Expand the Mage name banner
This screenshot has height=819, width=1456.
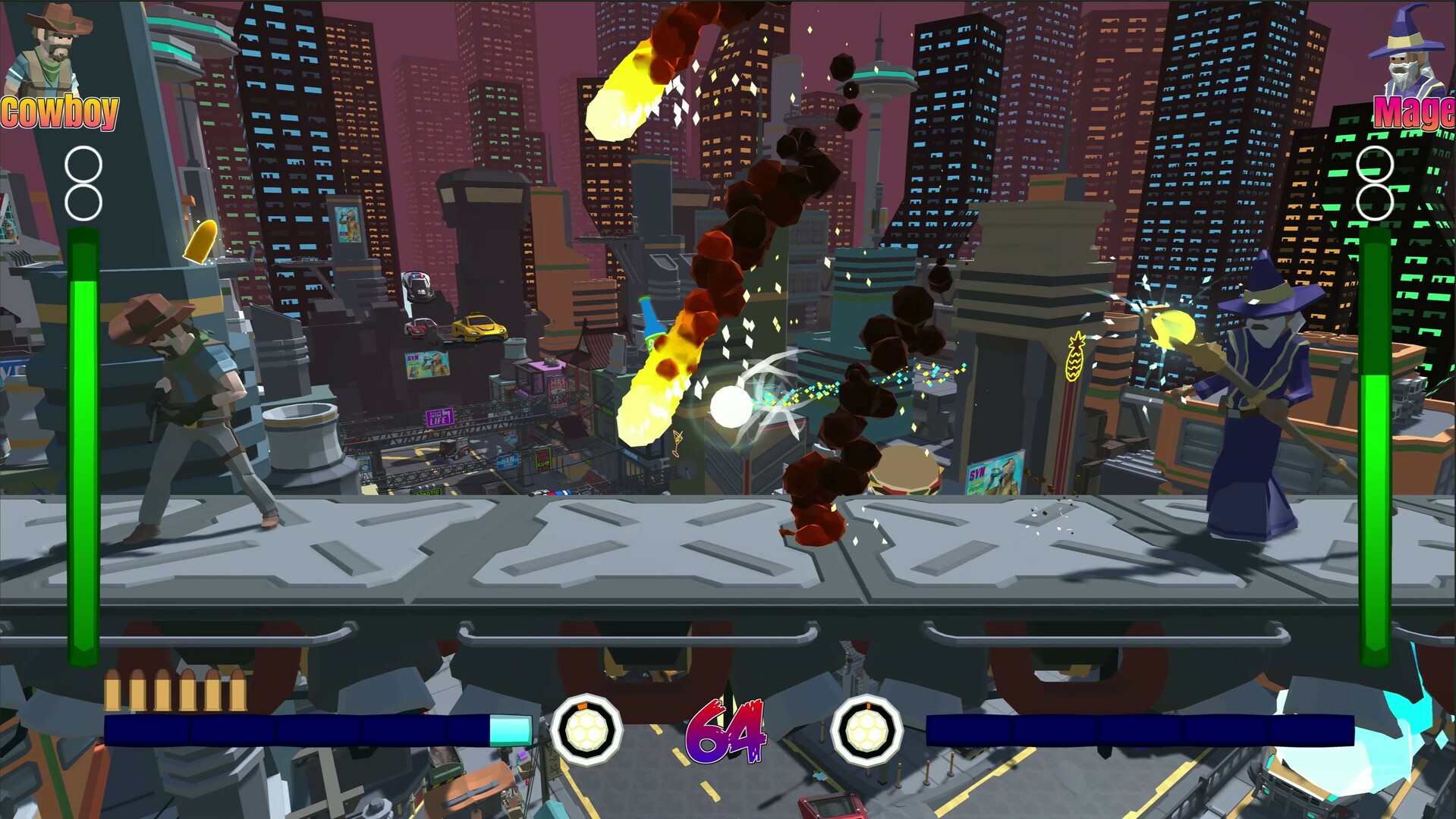pos(1416,110)
